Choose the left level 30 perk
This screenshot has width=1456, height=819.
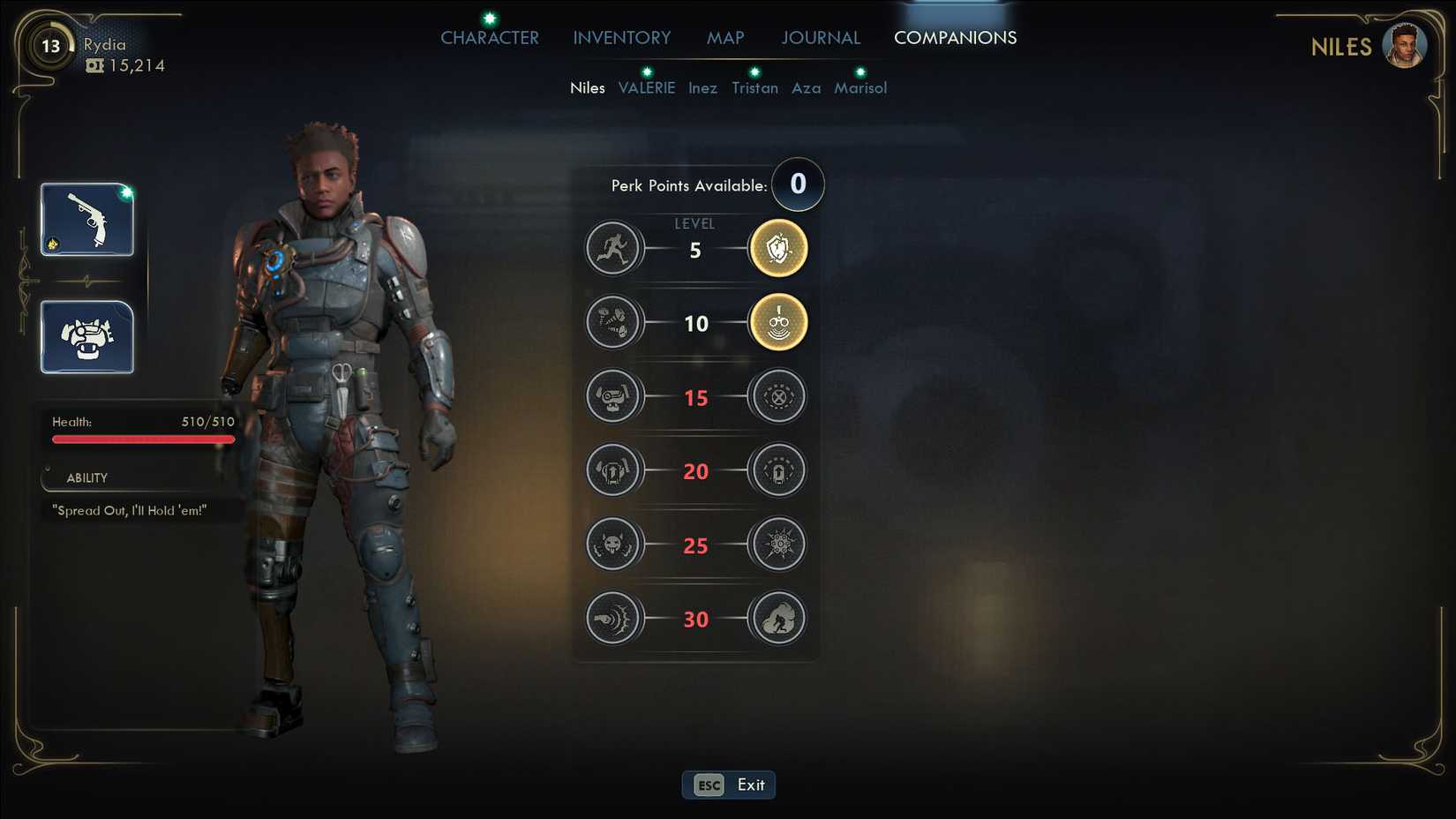(612, 619)
